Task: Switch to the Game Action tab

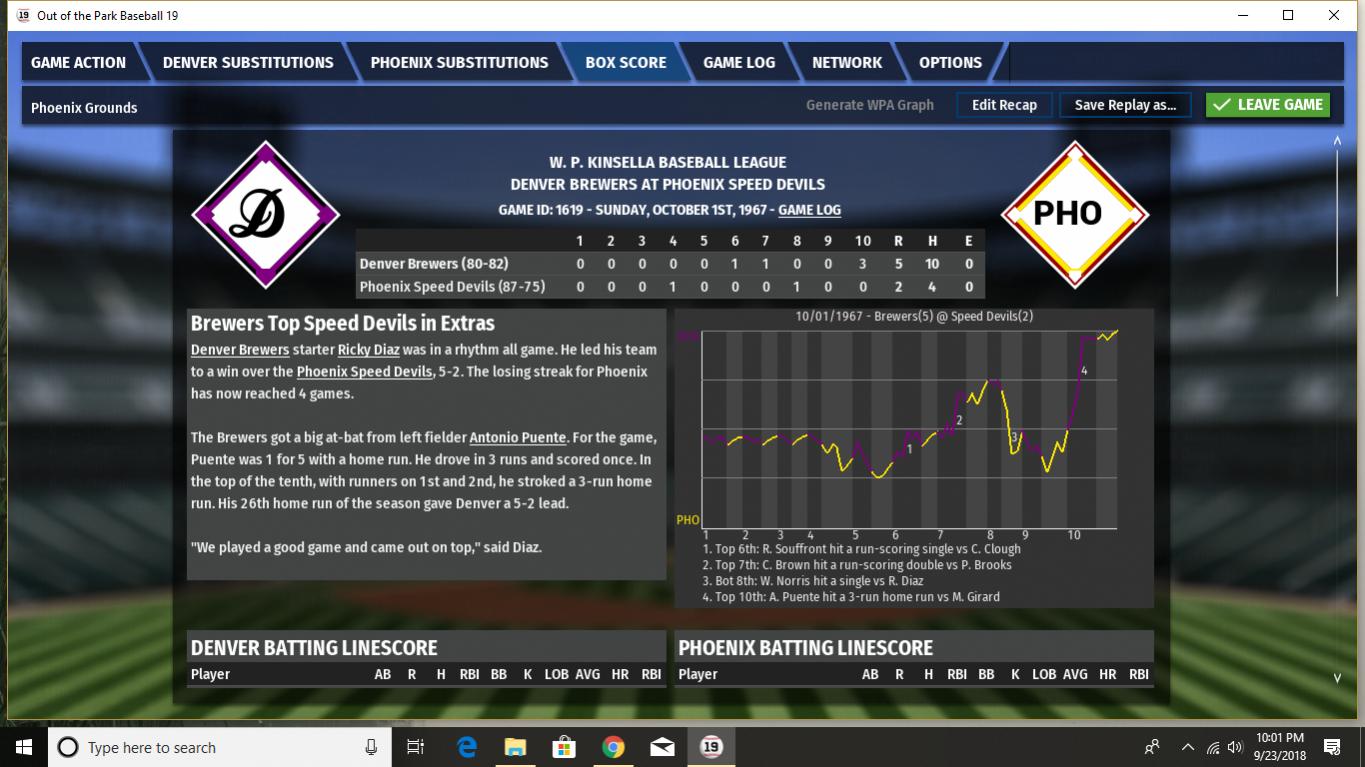Action: 78,62
